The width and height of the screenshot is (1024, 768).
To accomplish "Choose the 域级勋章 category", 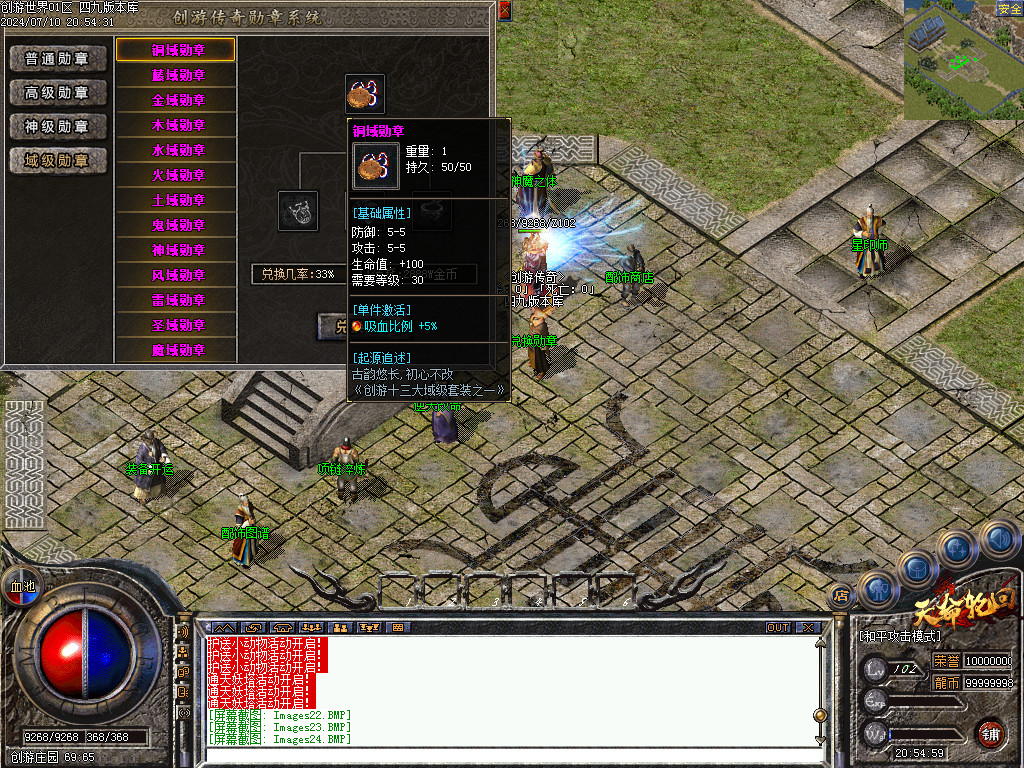I will tap(58, 160).
